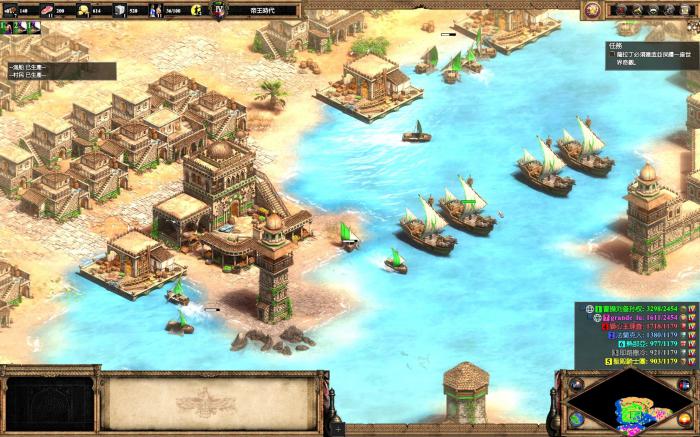
Task: Click the wood resource icon
Action: [11, 10]
